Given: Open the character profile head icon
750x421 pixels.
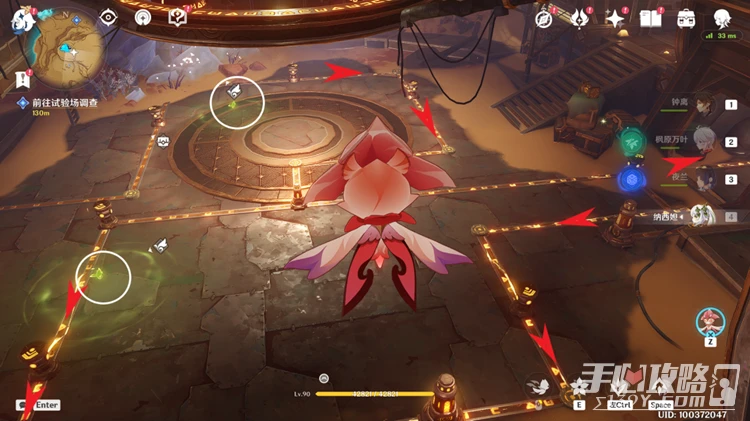Looking at the screenshot, I should 722,18.
